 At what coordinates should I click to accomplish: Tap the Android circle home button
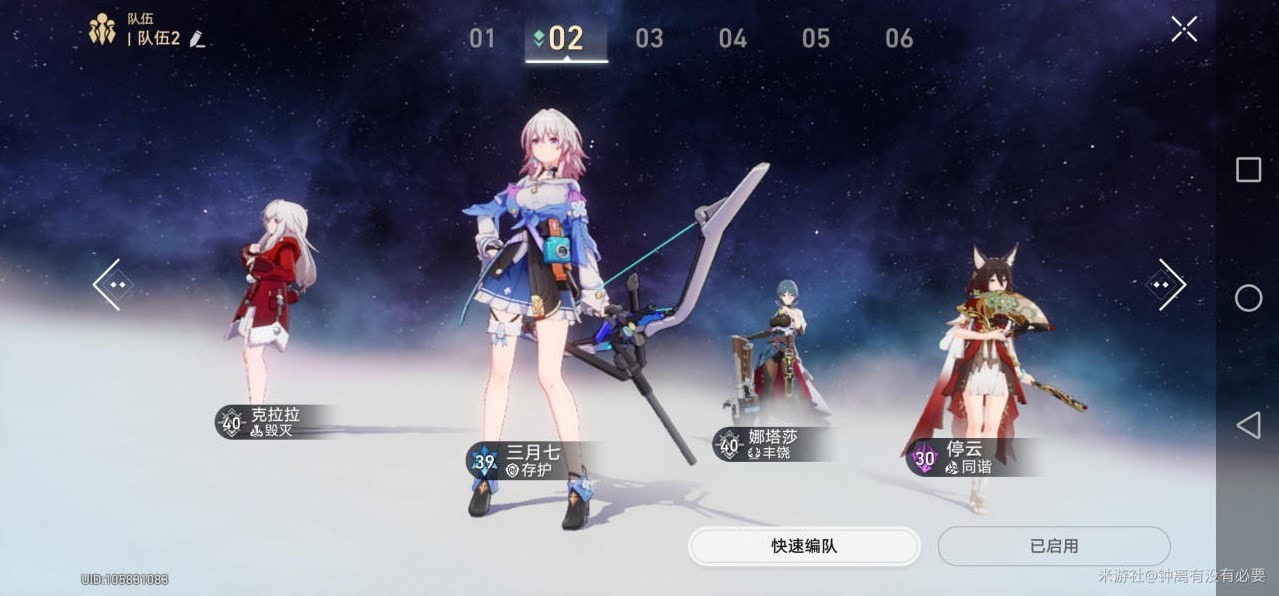pos(1248,298)
